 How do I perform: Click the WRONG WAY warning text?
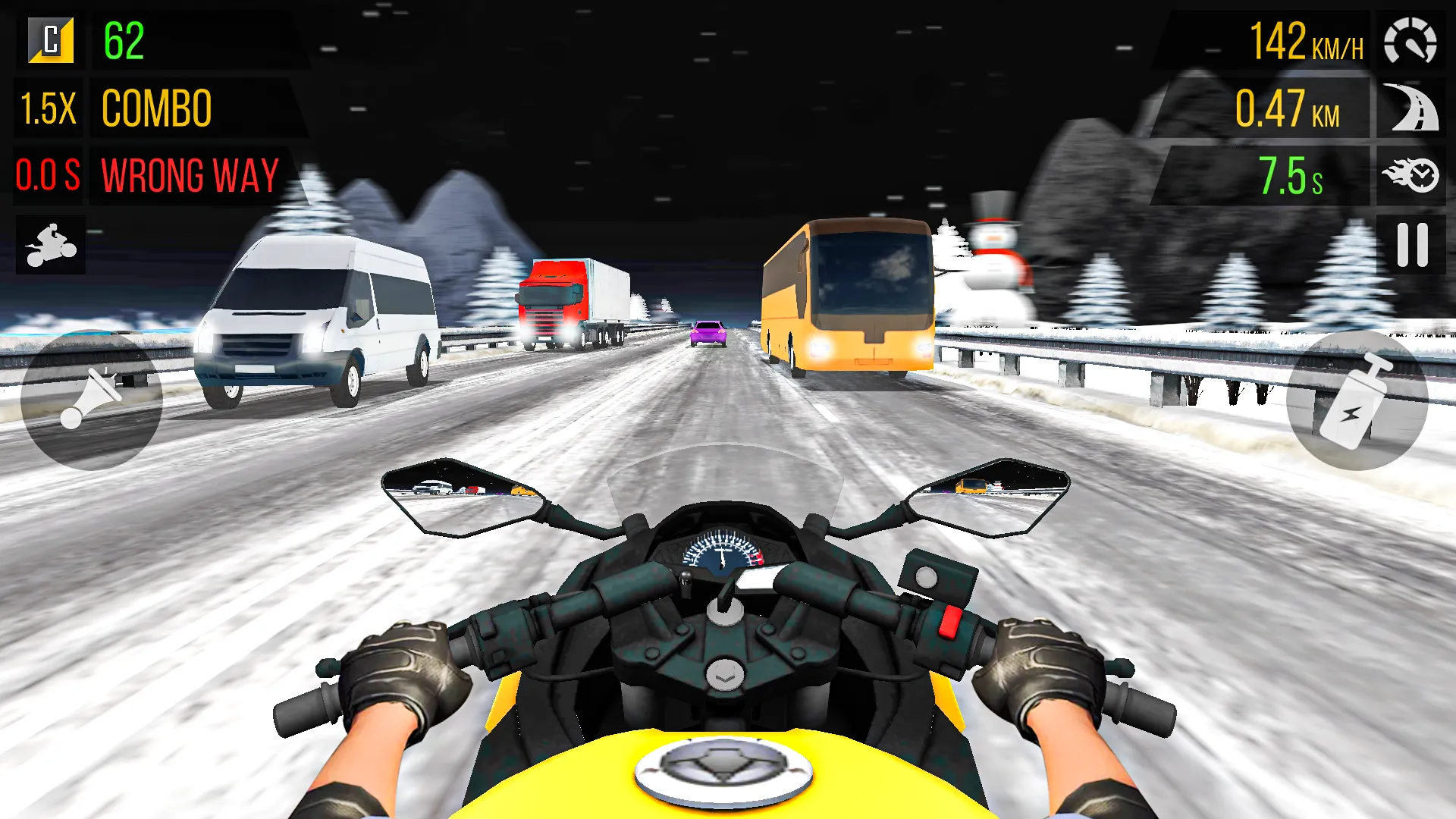tap(188, 175)
